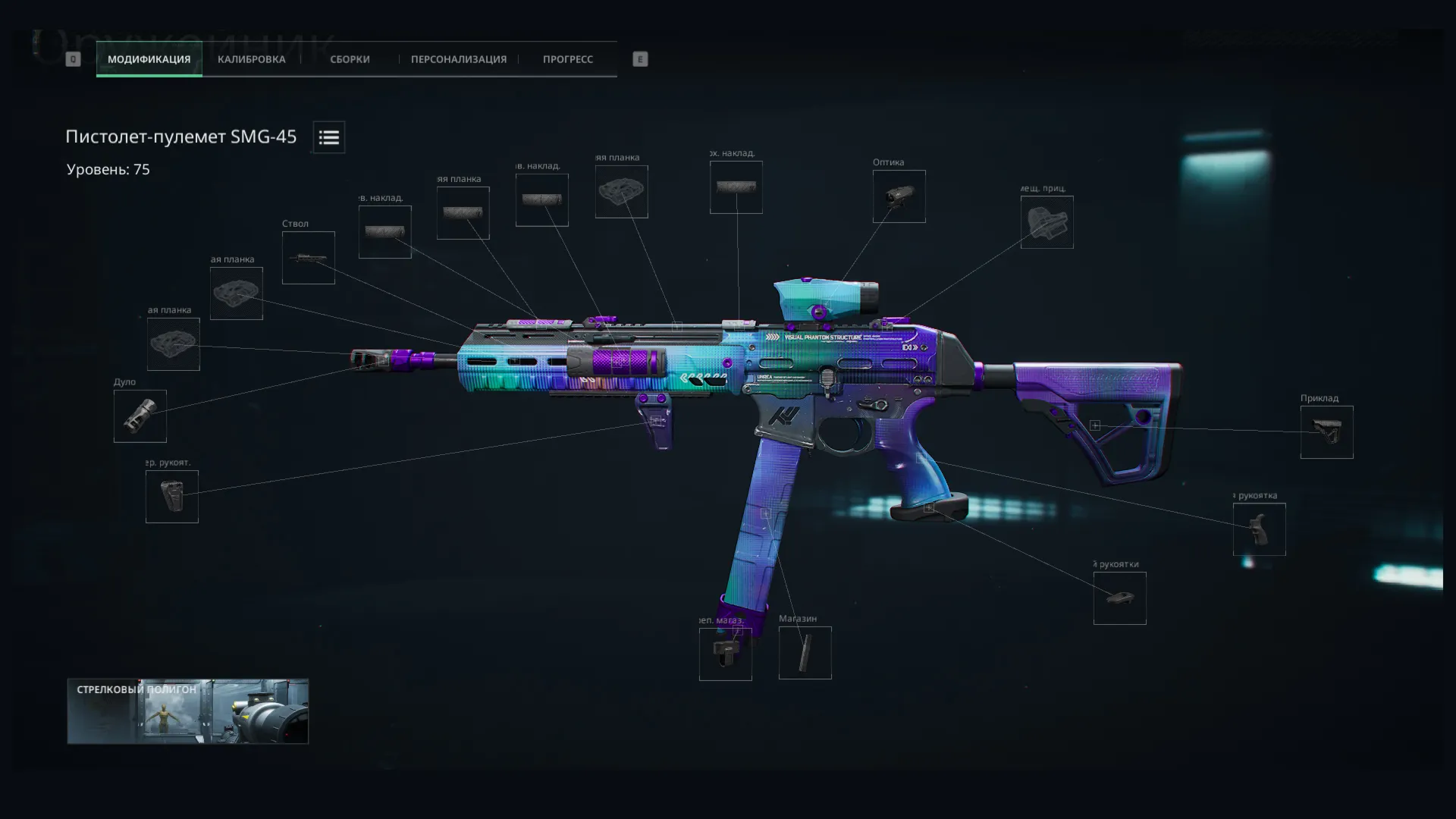Select the Приклад stock slot
Viewport: 1456px width, 819px height.
click(x=1326, y=432)
